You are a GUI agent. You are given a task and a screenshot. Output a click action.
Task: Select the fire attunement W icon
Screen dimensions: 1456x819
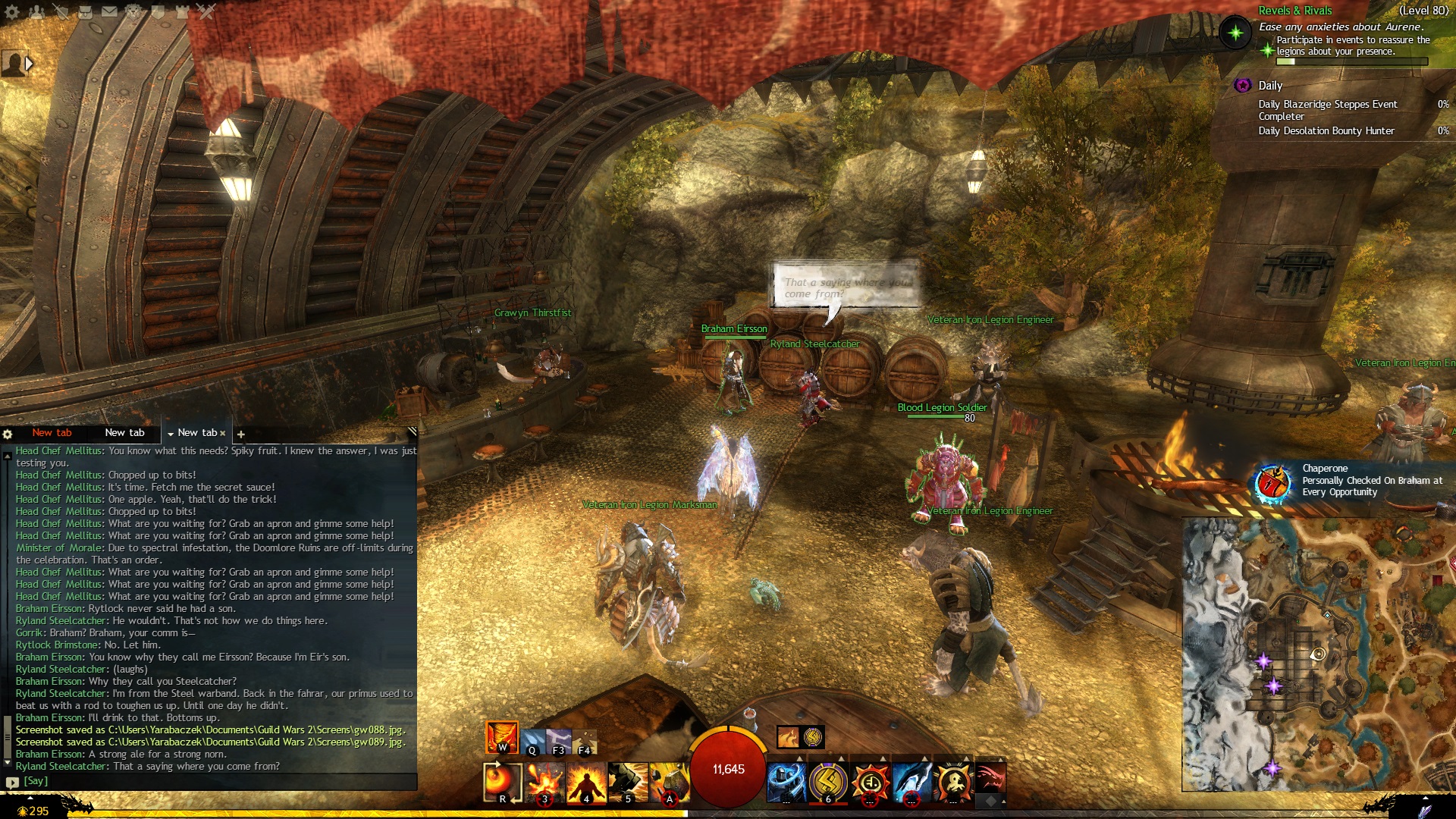click(x=502, y=737)
